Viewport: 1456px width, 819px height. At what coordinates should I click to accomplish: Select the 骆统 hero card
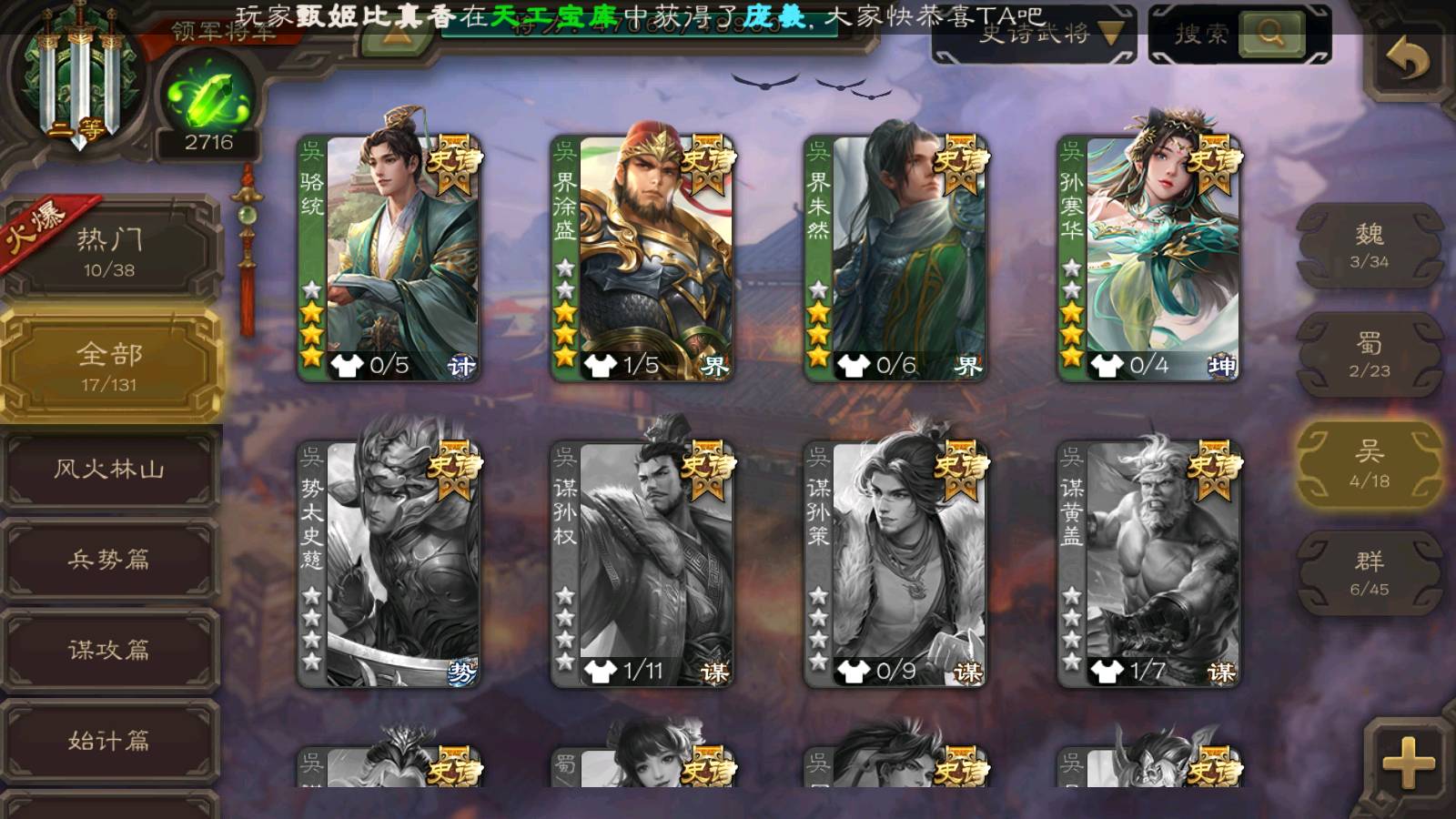pyautogui.click(x=389, y=258)
